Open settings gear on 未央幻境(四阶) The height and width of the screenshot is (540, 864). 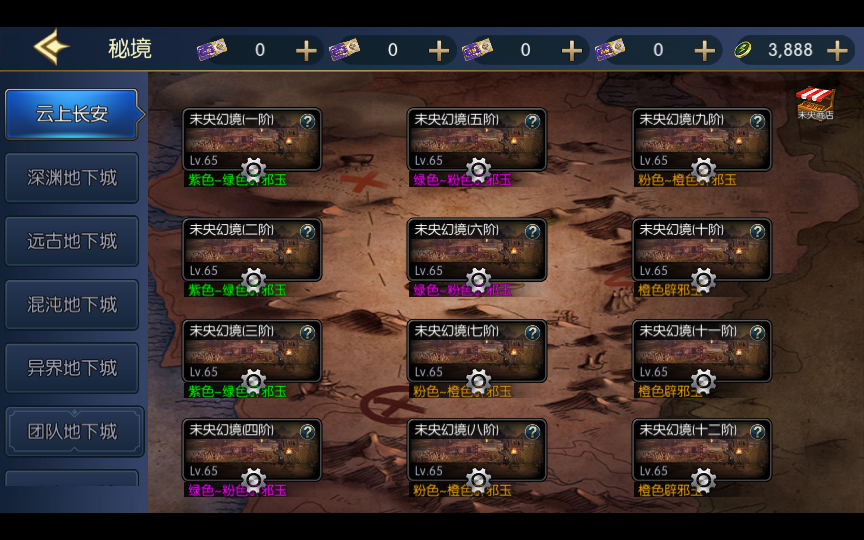[x=253, y=481]
